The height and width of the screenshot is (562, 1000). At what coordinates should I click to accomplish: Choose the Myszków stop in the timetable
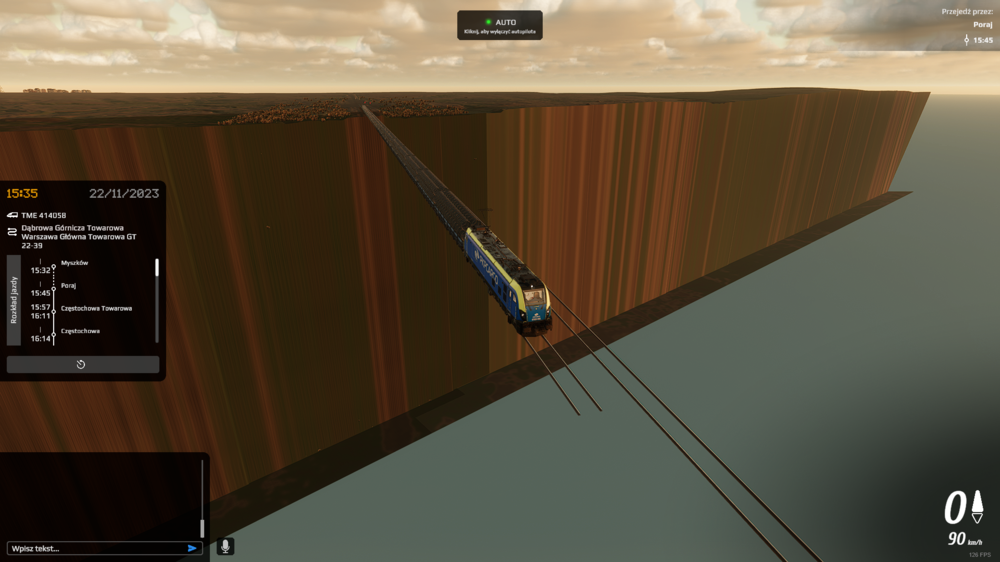[75, 263]
